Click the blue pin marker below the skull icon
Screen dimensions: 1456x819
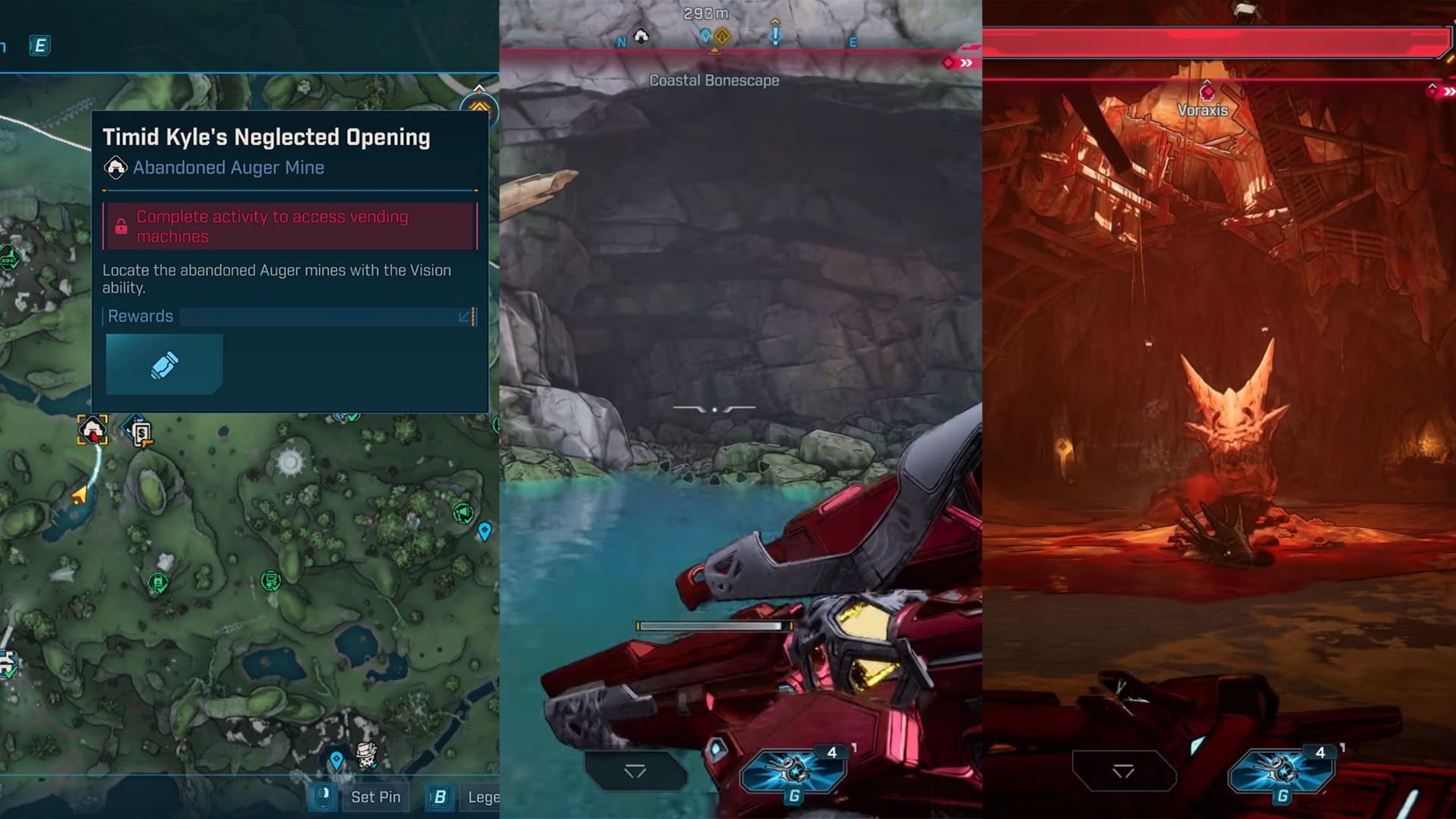point(337,761)
